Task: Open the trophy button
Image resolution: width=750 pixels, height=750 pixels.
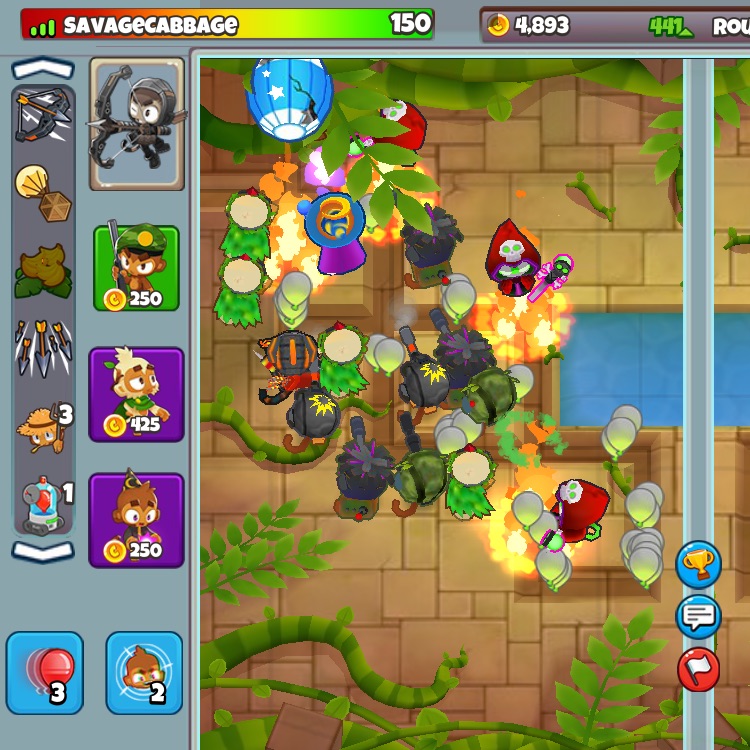Action: point(698,565)
